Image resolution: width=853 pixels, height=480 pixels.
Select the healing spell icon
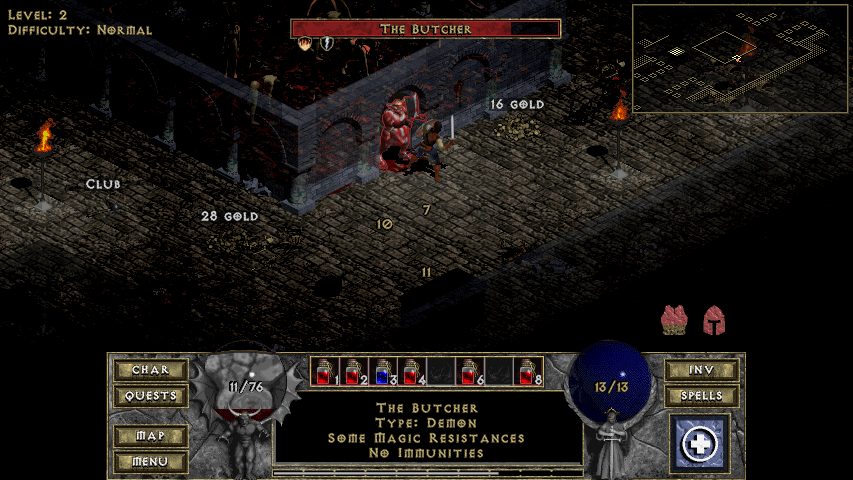(701, 443)
